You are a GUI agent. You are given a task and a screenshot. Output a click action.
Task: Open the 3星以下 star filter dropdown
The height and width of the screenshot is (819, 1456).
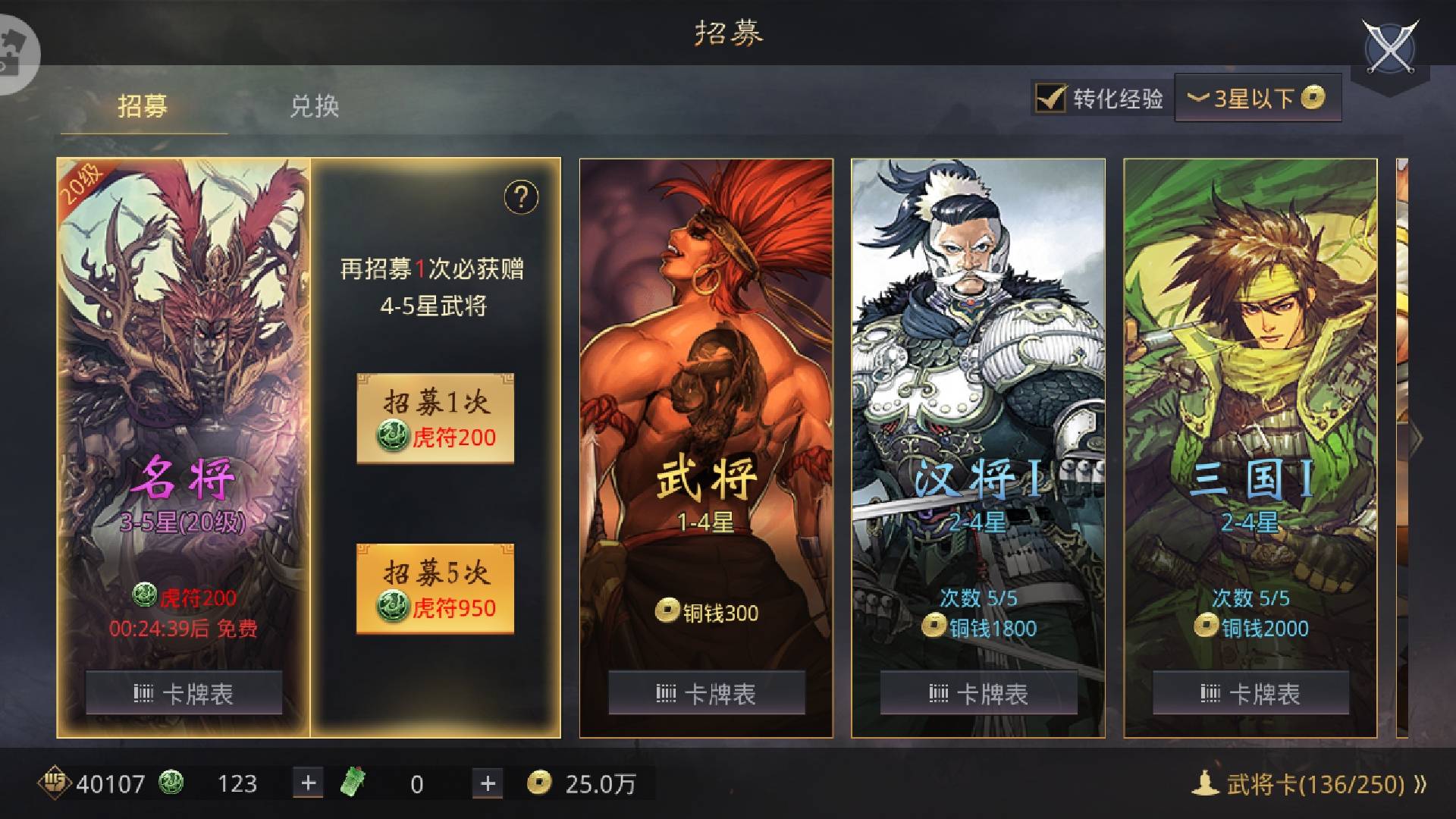pyautogui.click(x=1255, y=97)
